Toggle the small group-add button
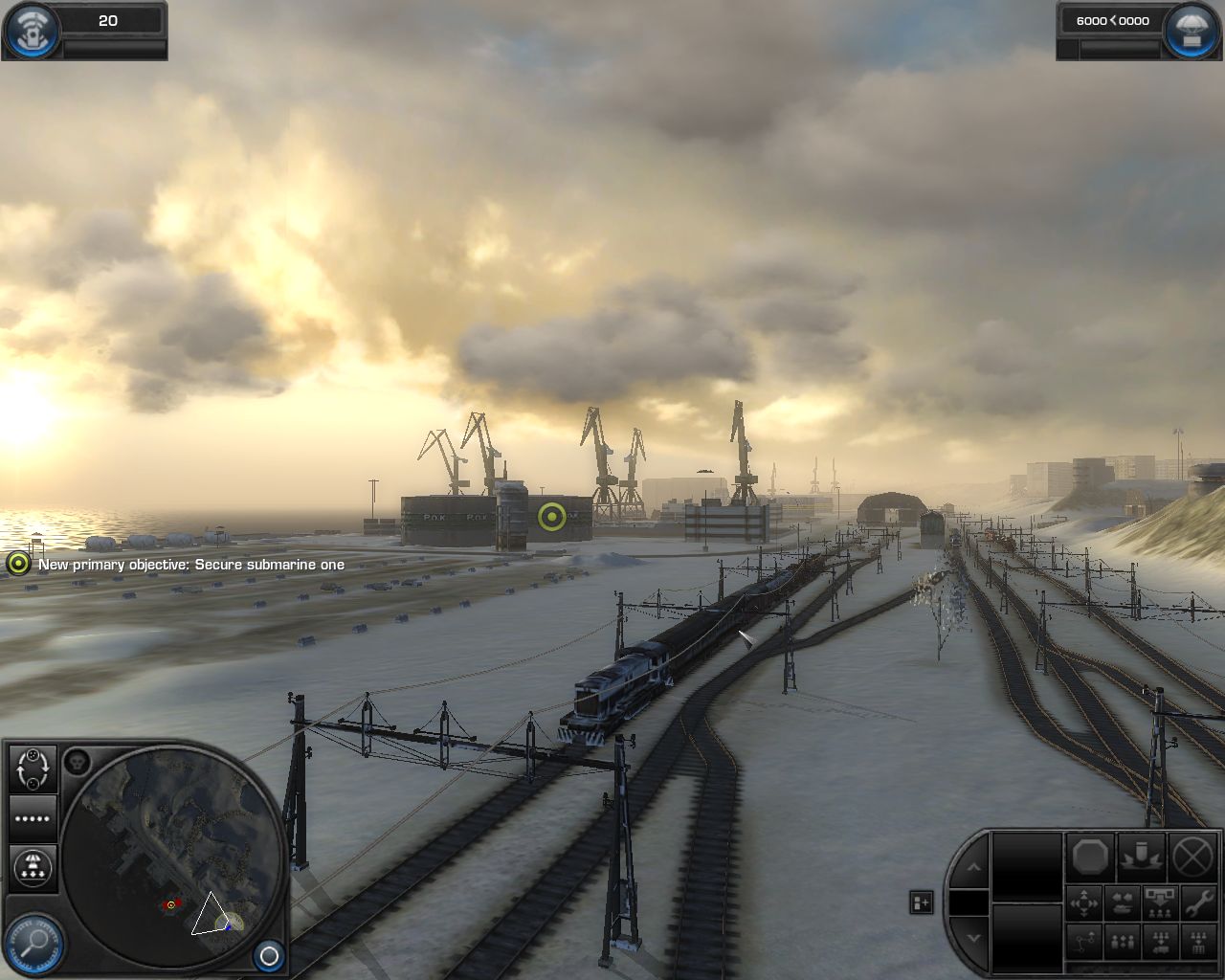 [921, 902]
